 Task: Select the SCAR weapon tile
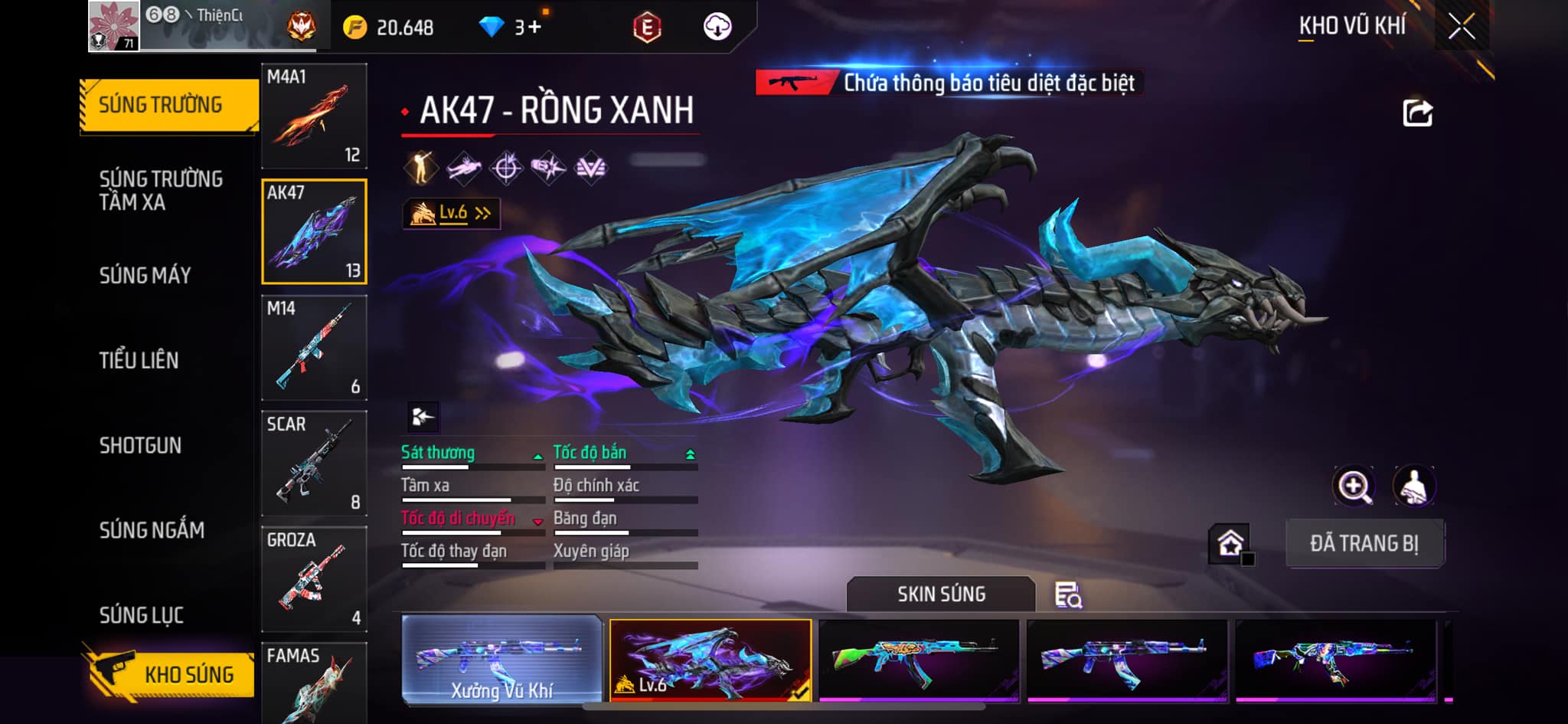(x=314, y=464)
